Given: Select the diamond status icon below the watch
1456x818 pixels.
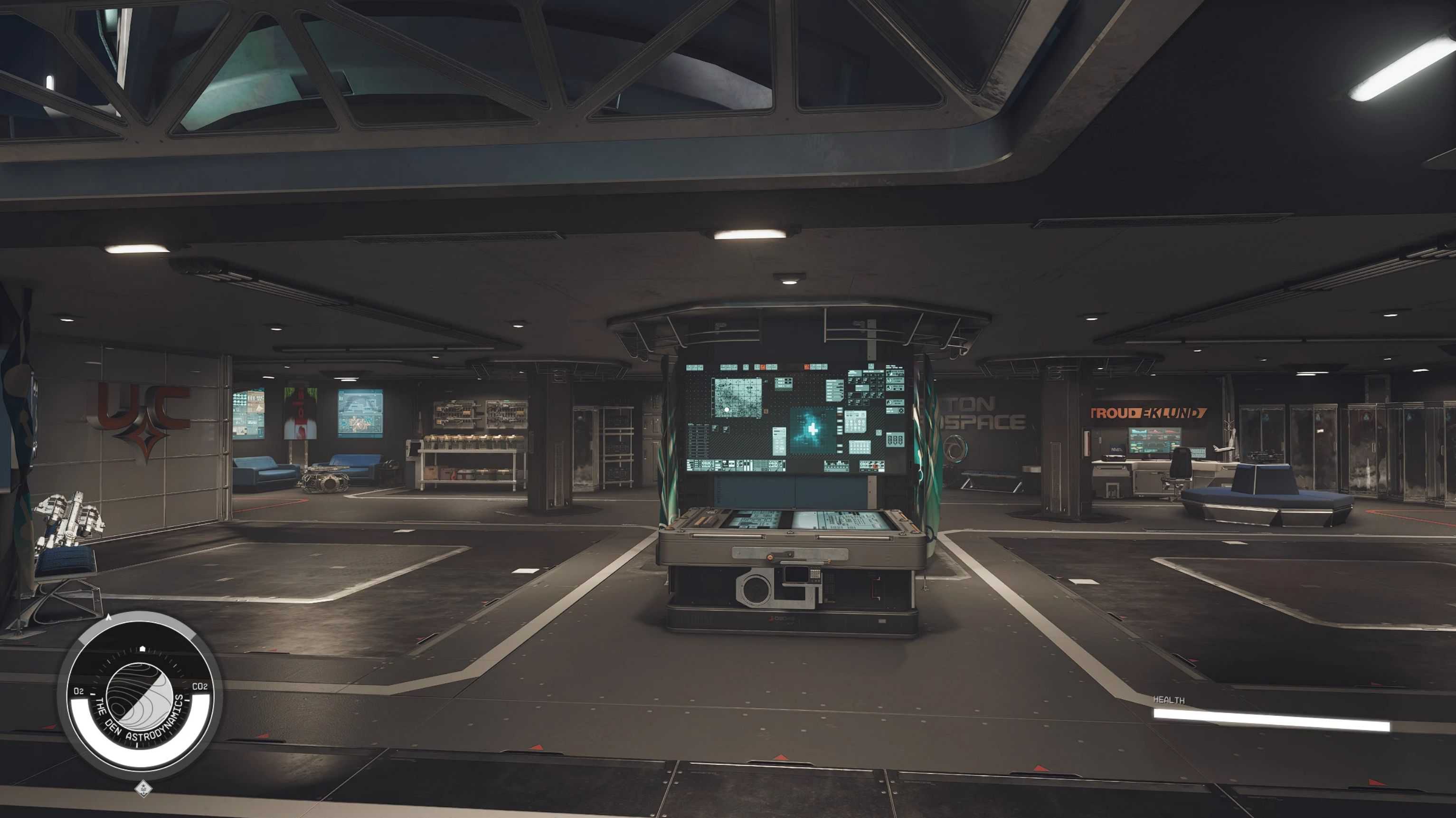Looking at the screenshot, I should pos(143,788).
